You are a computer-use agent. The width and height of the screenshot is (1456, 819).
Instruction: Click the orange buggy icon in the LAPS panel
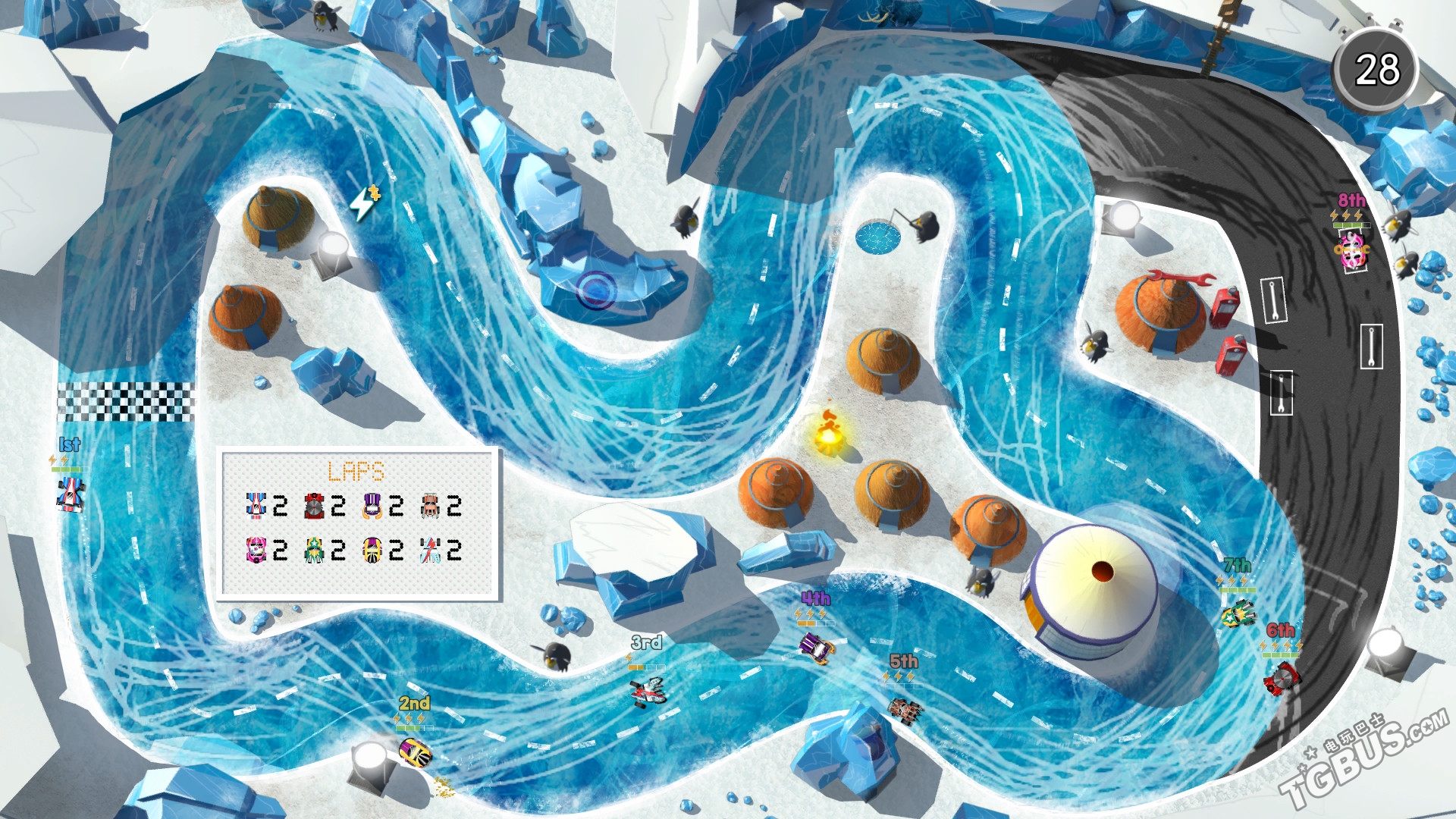pyautogui.click(x=430, y=507)
